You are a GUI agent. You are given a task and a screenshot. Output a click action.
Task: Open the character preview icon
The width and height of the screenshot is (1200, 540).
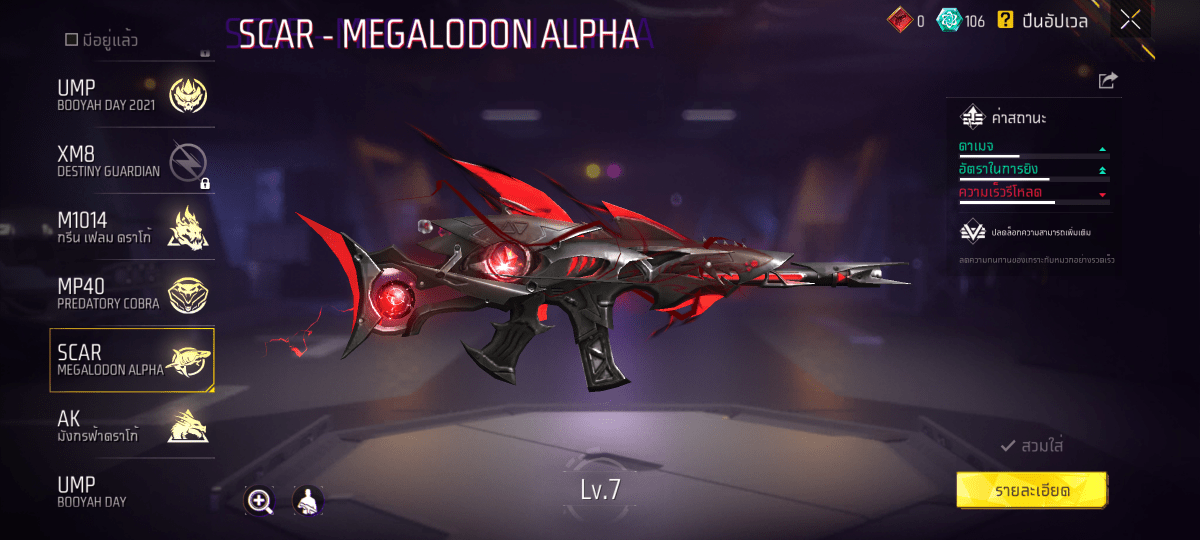pyautogui.click(x=307, y=501)
